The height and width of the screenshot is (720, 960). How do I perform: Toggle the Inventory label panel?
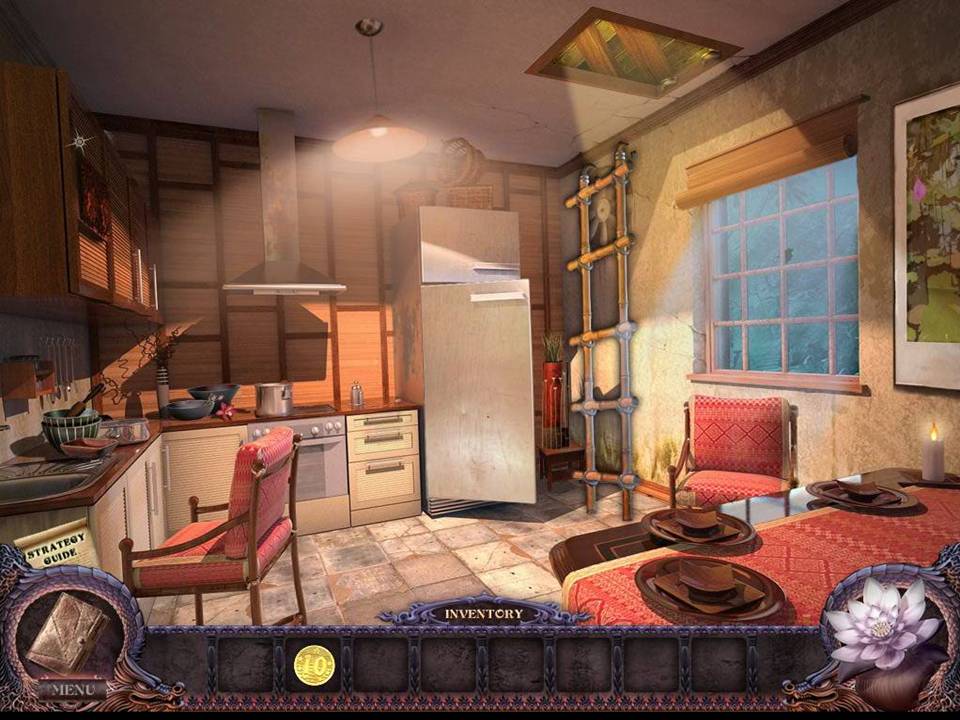click(483, 613)
